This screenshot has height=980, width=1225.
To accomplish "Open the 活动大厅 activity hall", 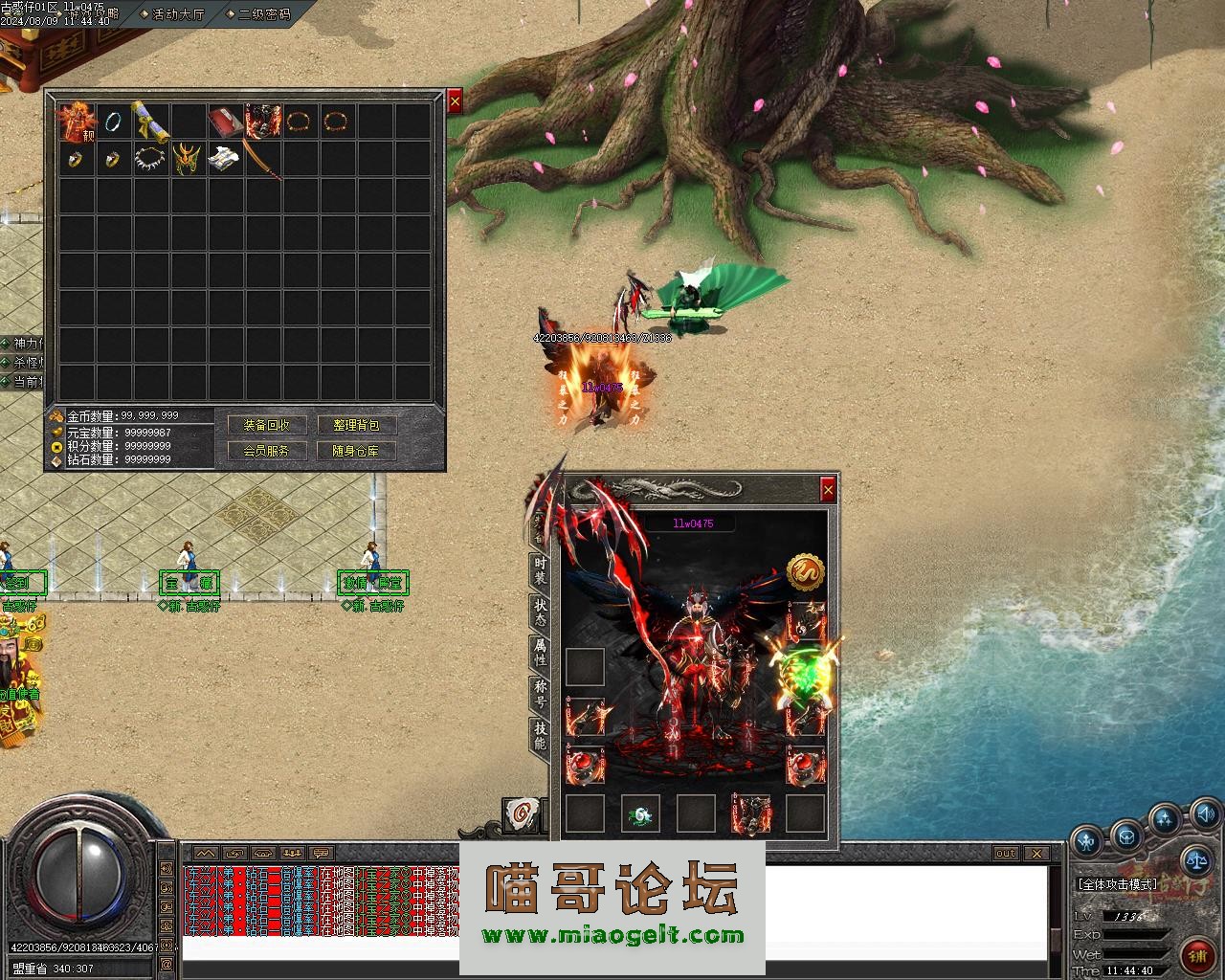I will click(x=178, y=14).
